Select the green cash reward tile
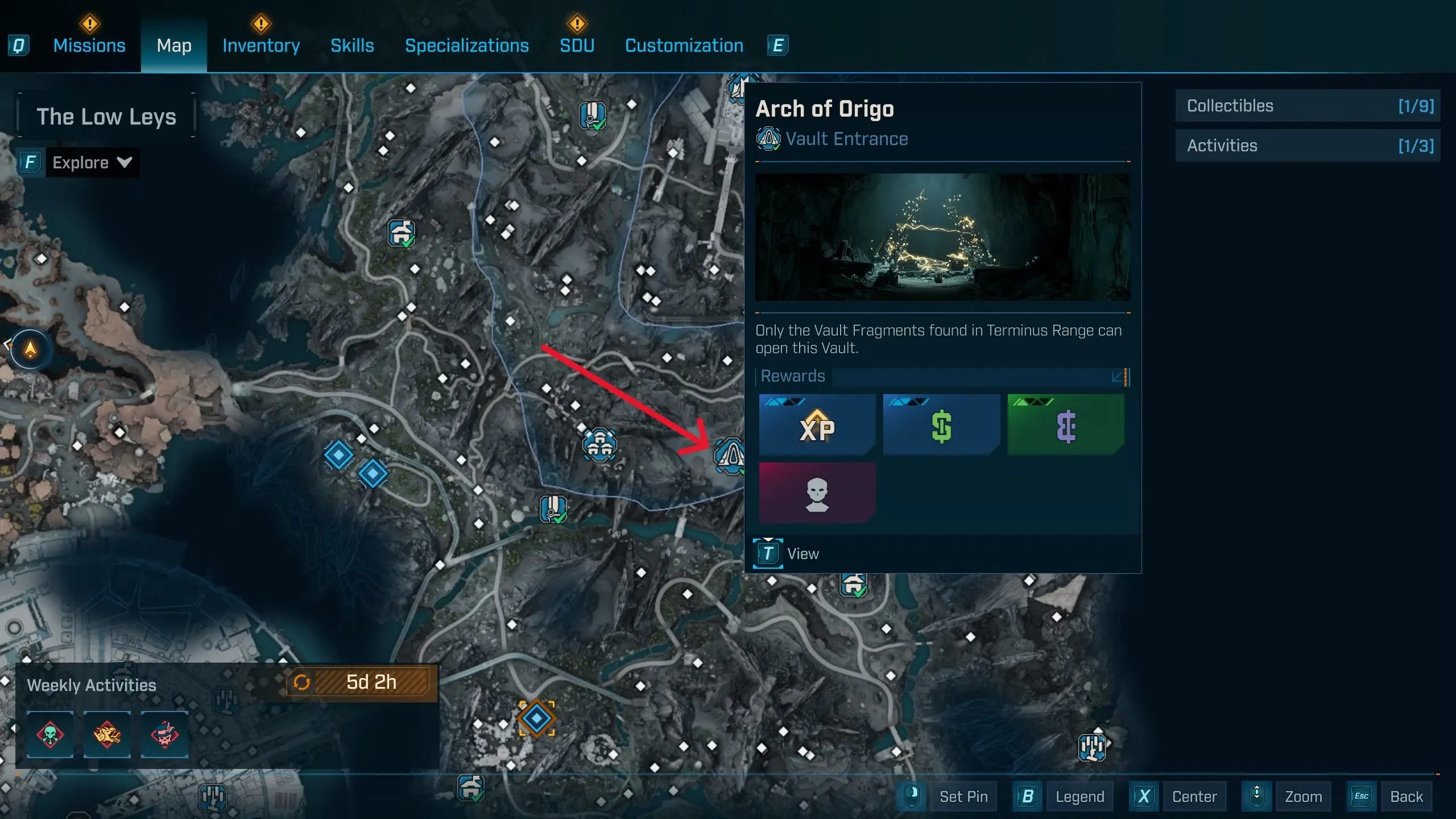The width and height of the screenshot is (1456, 819). 941,425
